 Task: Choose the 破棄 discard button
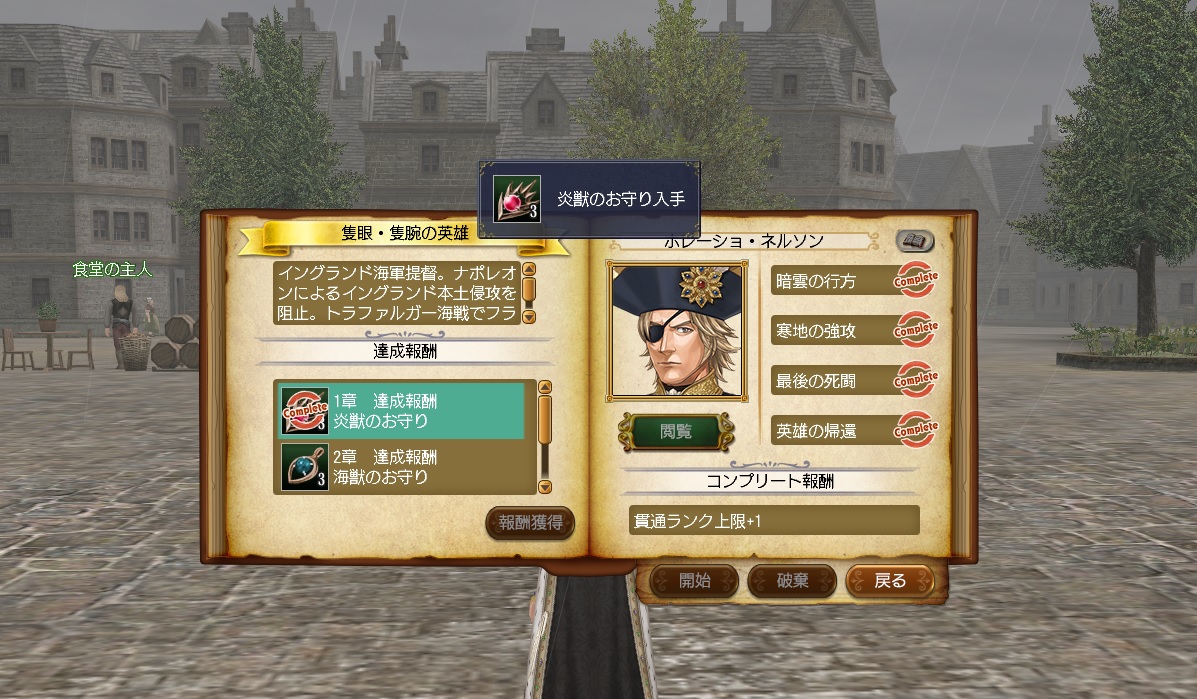(x=792, y=580)
